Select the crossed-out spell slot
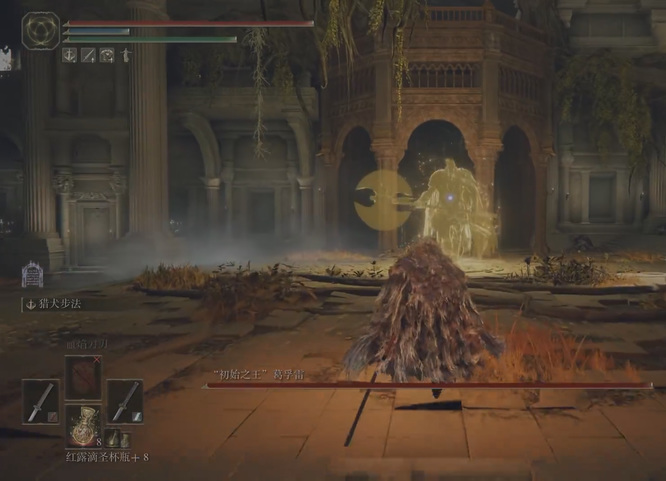The image size is (666, 481). click(x=83, y=377)
